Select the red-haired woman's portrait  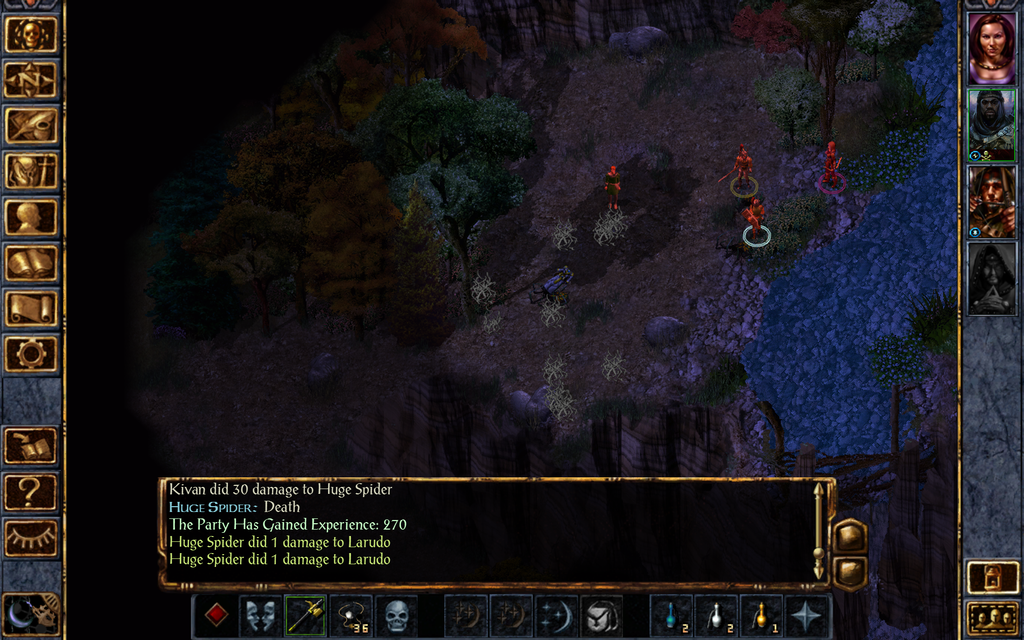pyautogui.click(x=991, y=49)
